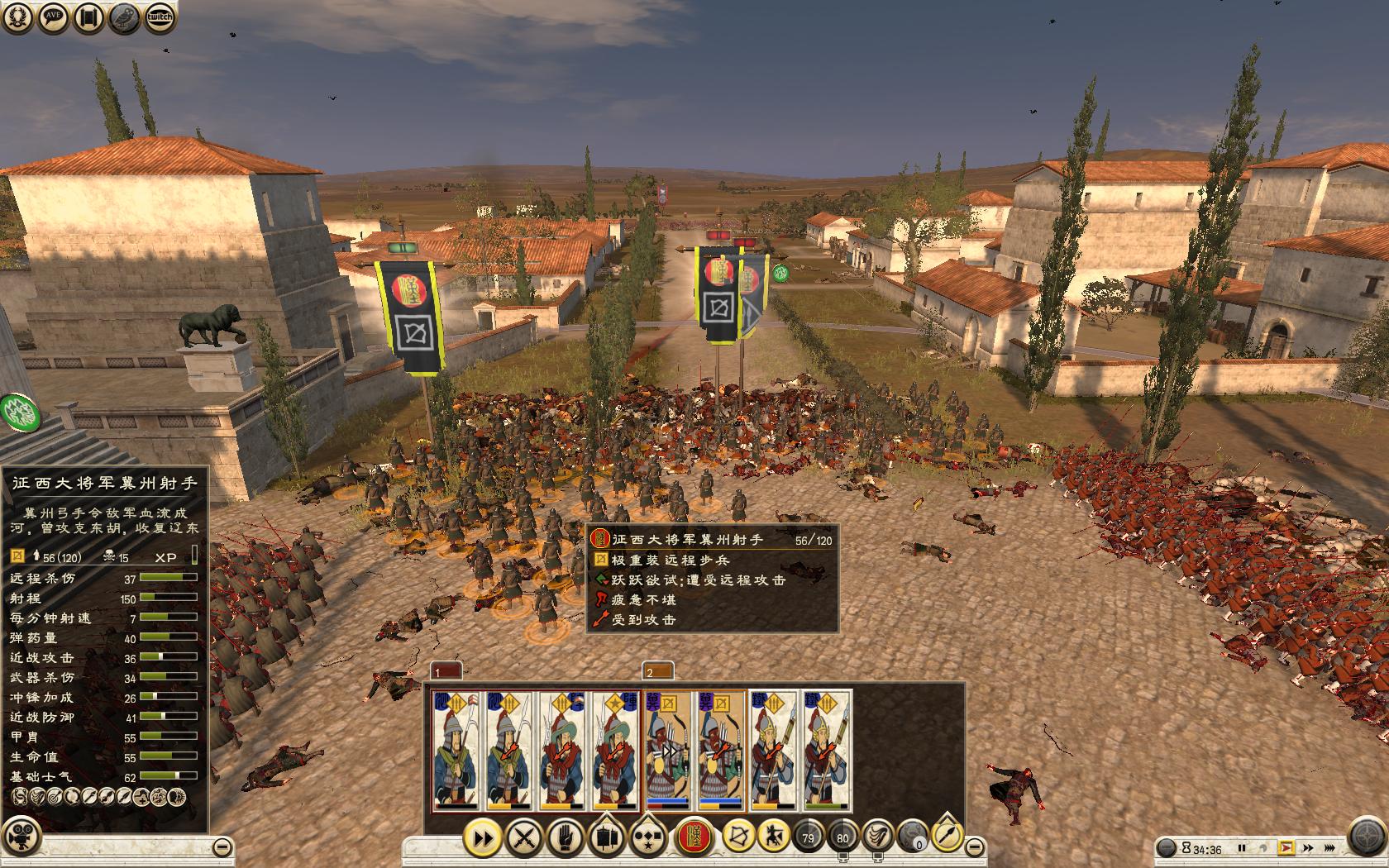
Task: Open the scroll icon in top bar
Action: pyautogui.click(x=89, y=17)
